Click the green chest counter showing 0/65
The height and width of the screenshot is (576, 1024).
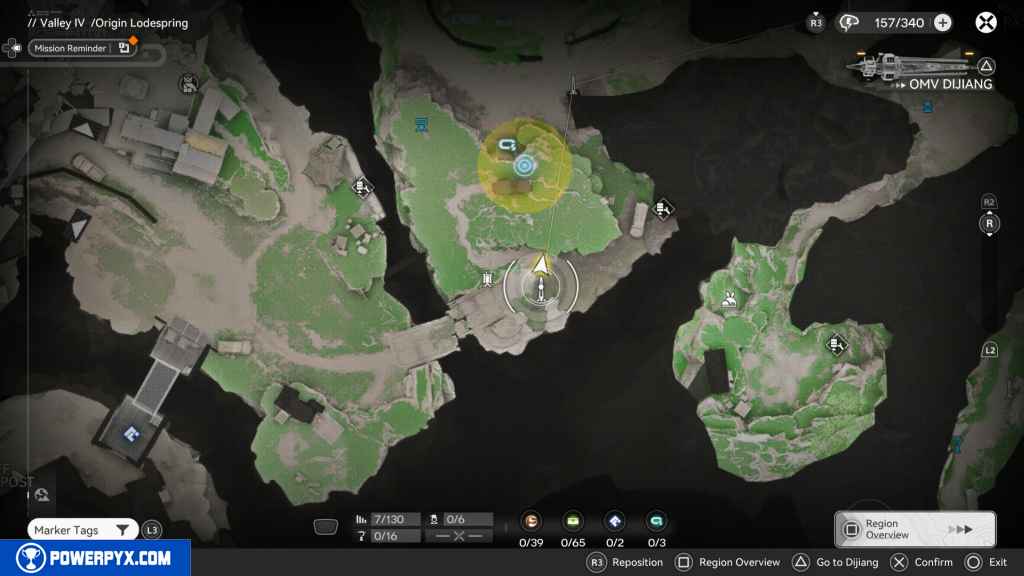pos(573,521)
